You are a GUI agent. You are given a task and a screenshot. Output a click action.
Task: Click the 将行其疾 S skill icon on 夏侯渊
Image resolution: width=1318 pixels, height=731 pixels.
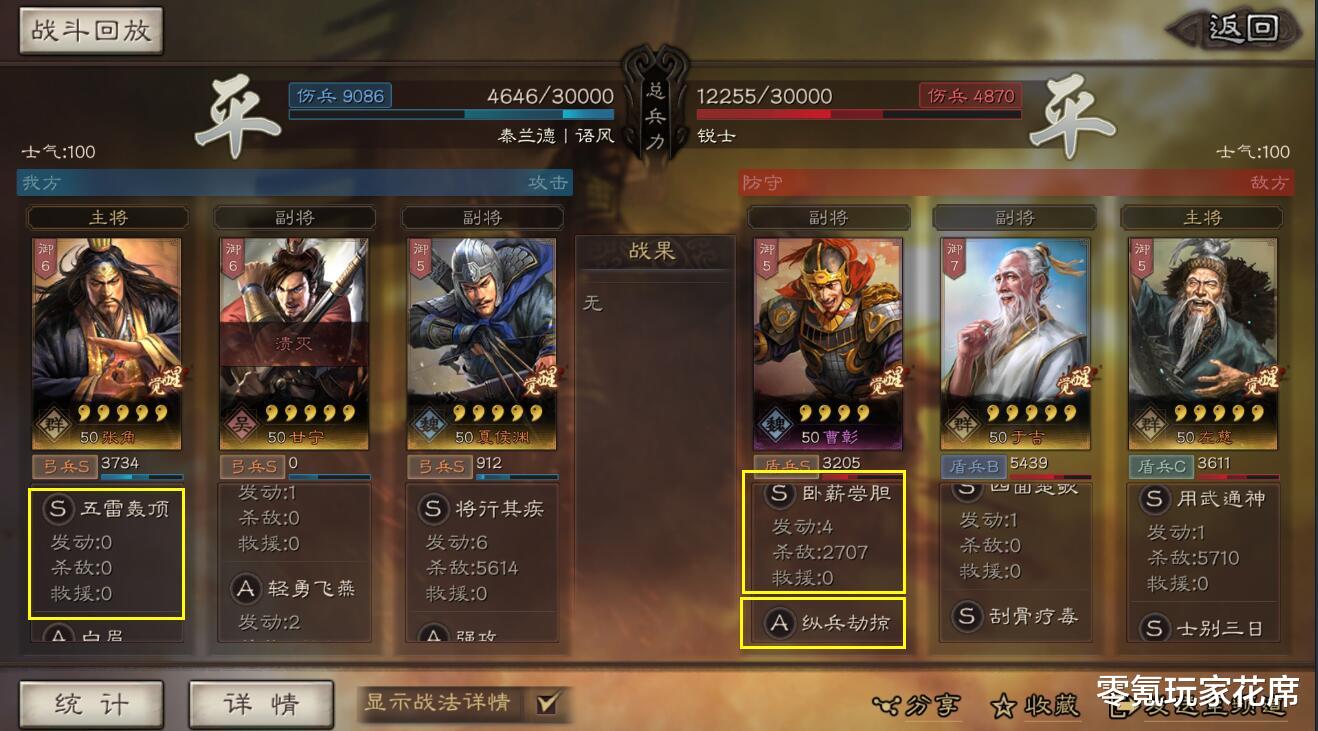(434, 509)
